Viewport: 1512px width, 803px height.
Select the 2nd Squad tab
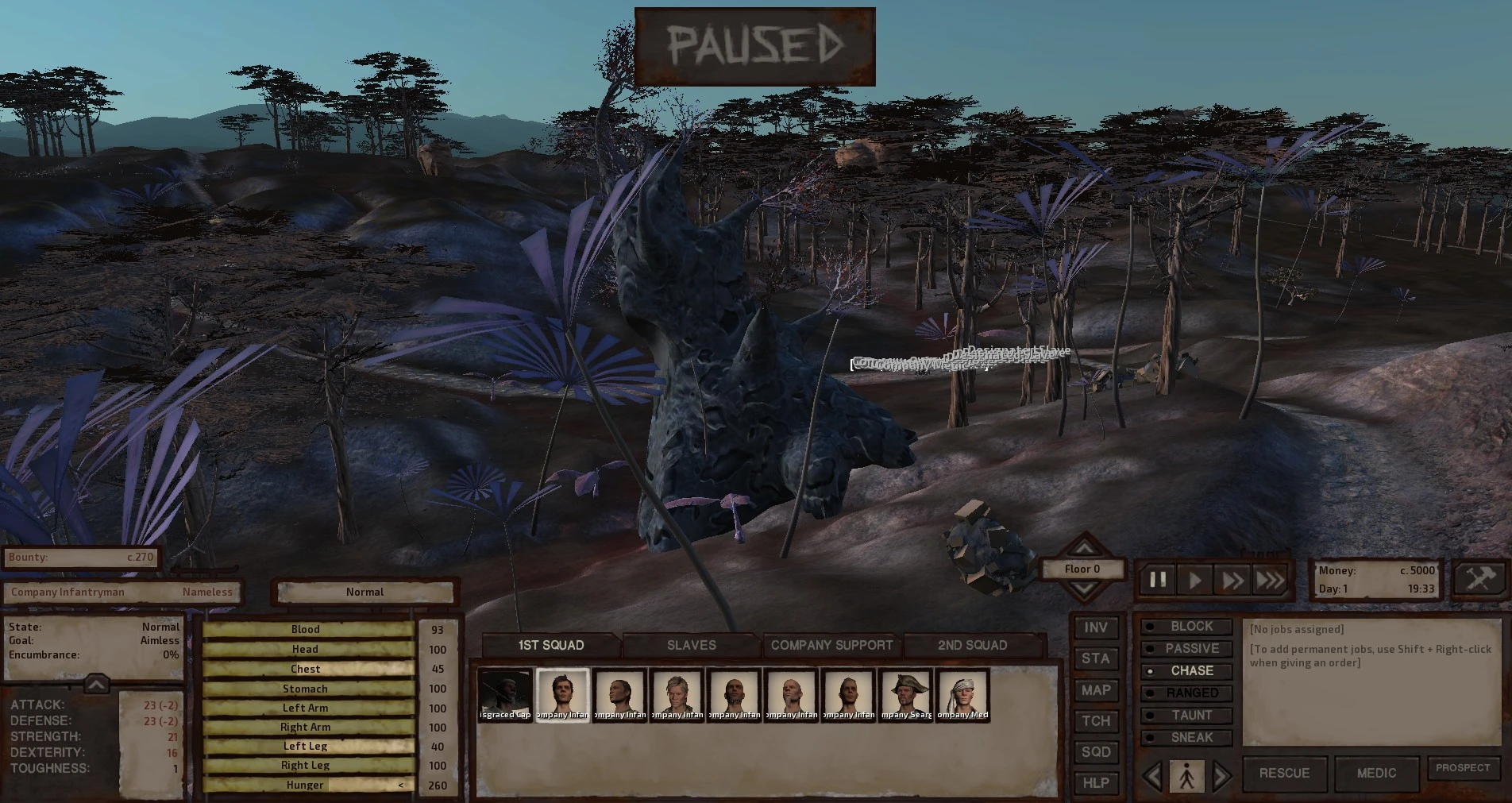(x=972, y=645)
